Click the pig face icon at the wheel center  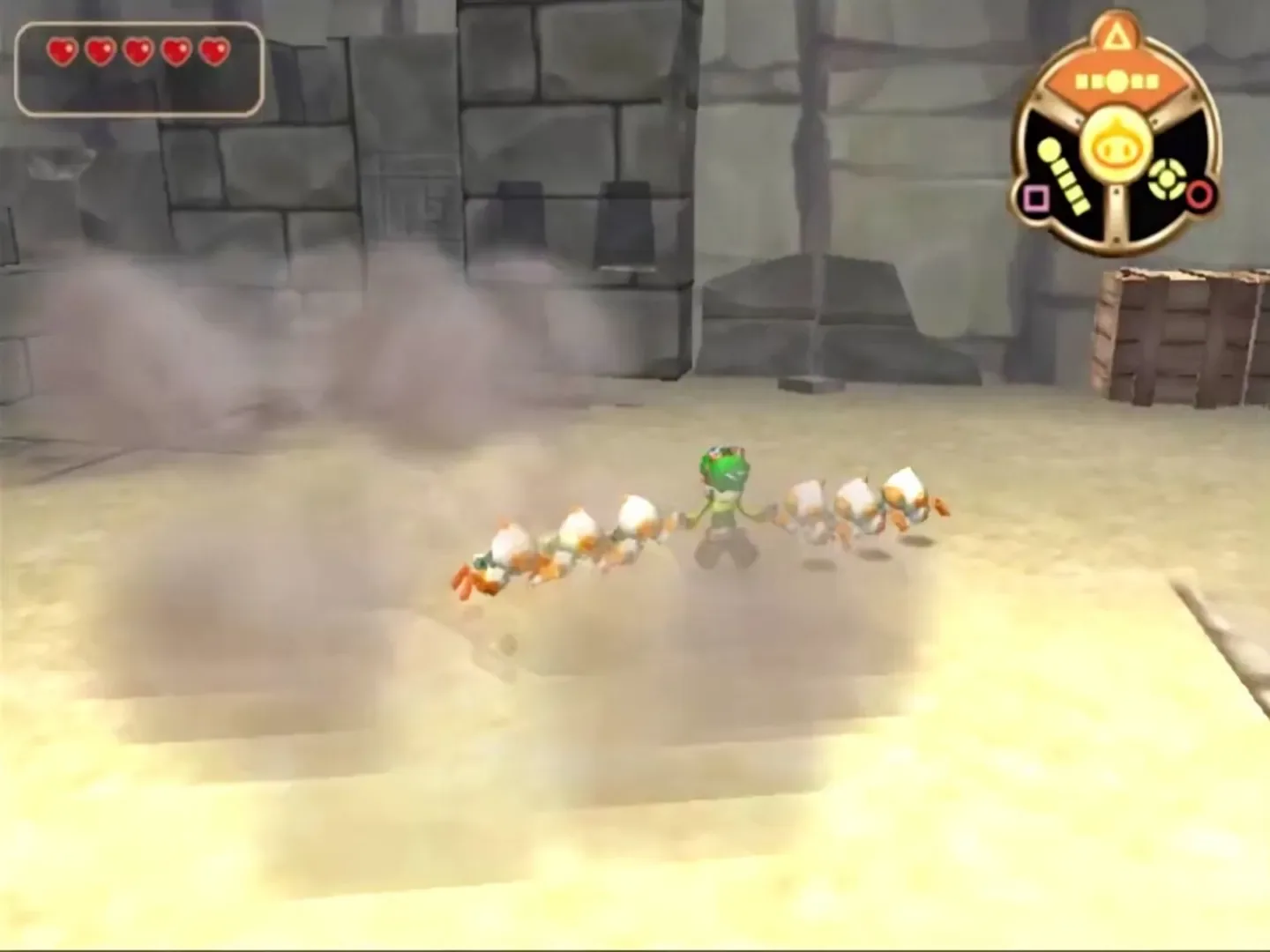tap(1117, 147)
